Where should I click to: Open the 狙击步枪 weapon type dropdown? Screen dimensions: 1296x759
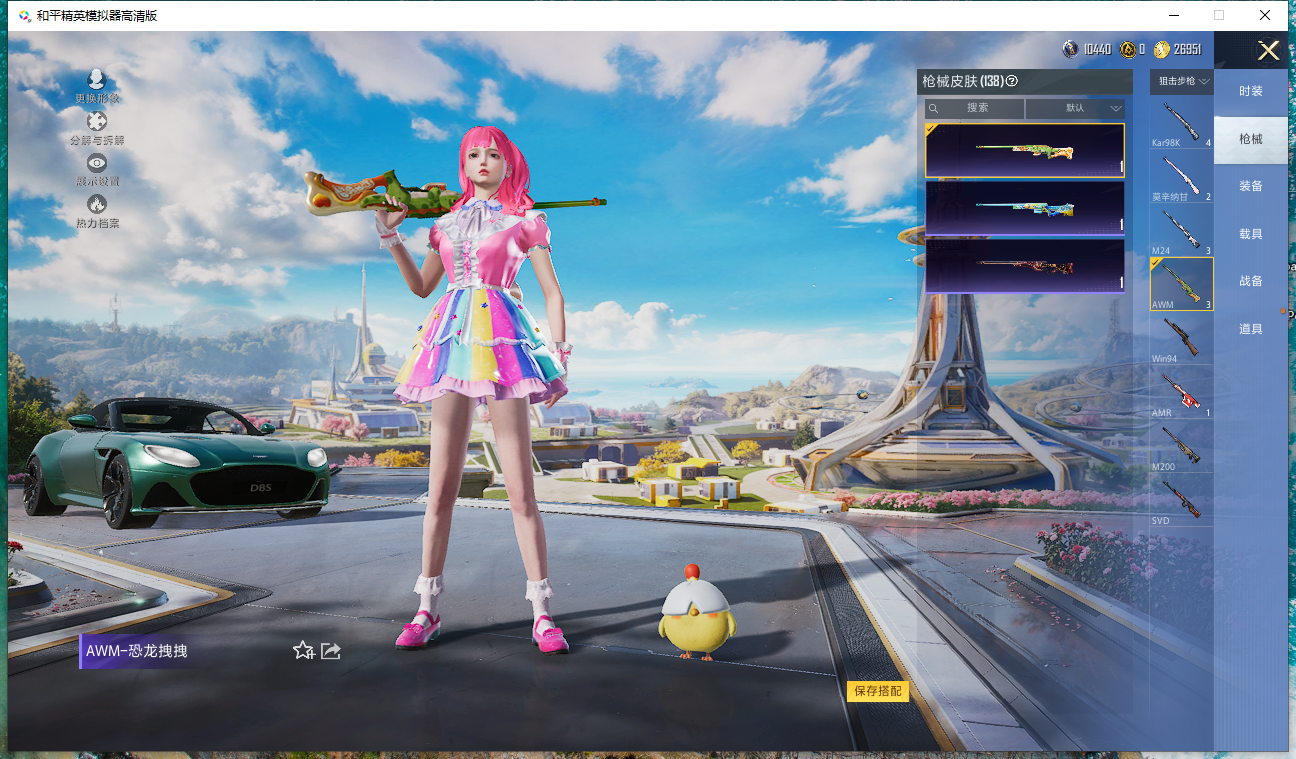1183,81
